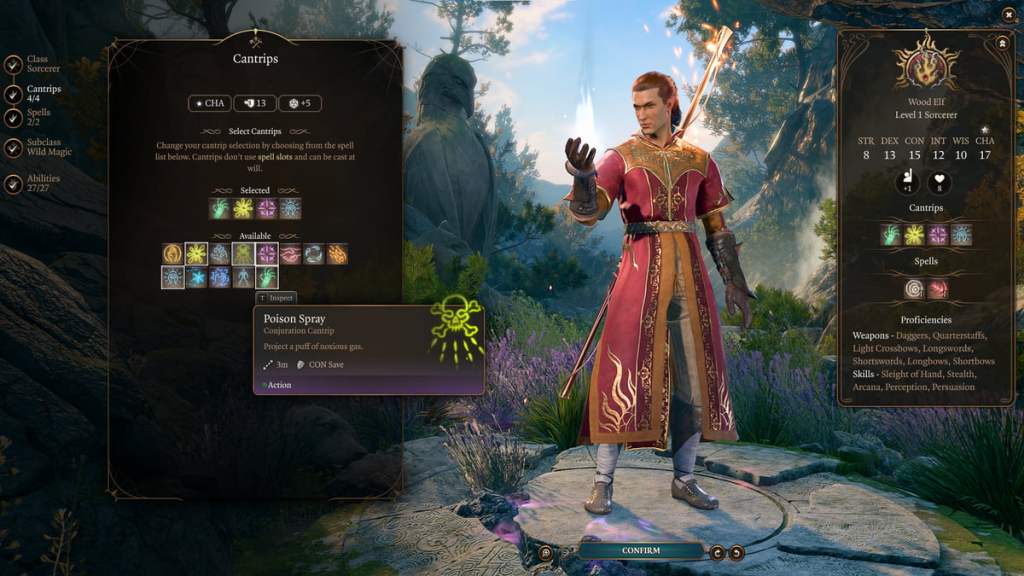Choose the orange flame cantrip under Available
Screen dimensions: 1024x576
[x=337, y=254]
